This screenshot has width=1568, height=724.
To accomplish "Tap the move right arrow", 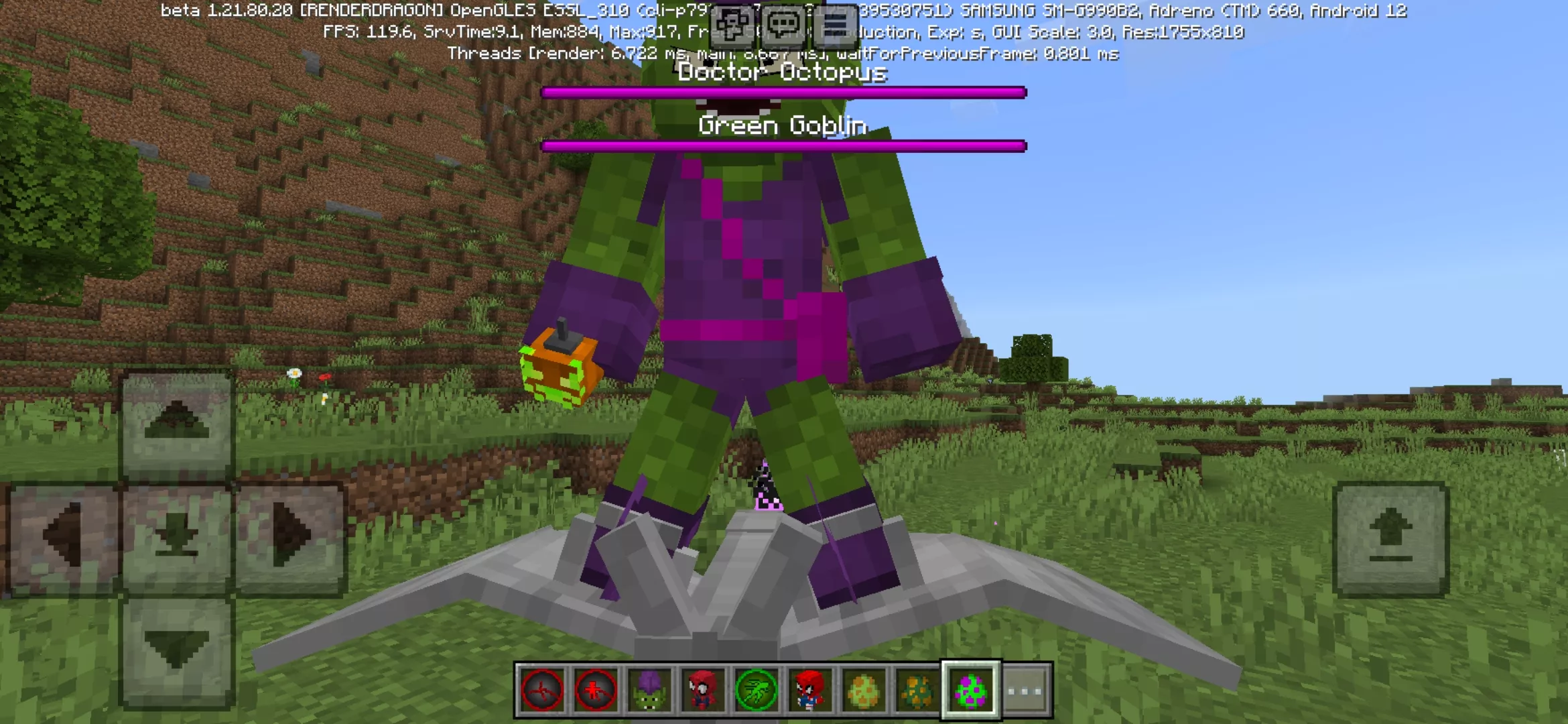I will 290,536.
